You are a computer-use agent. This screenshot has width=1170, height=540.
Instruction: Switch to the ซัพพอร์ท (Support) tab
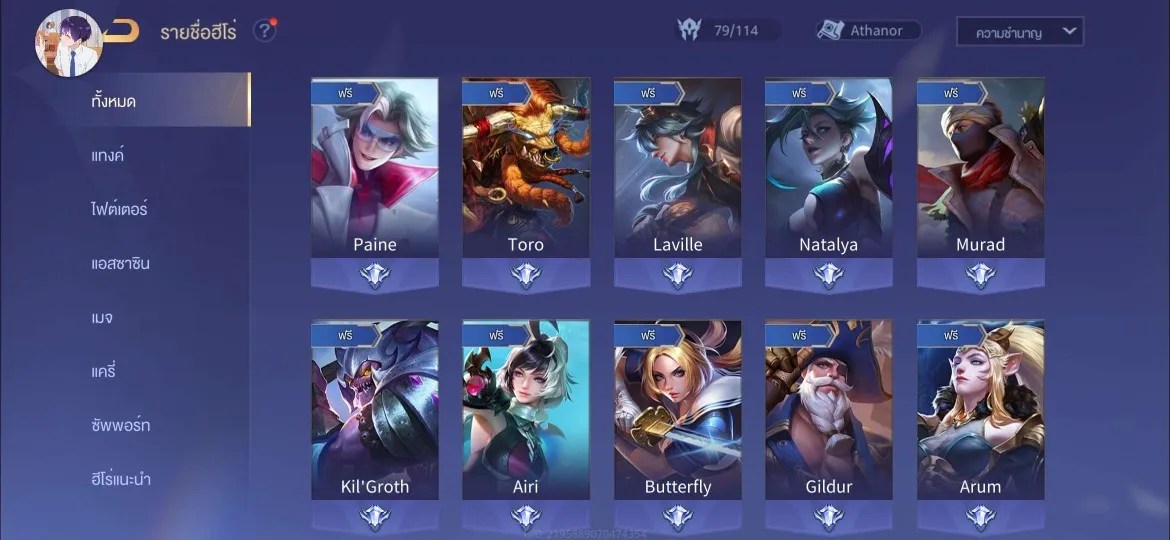[x=120, y=425]
